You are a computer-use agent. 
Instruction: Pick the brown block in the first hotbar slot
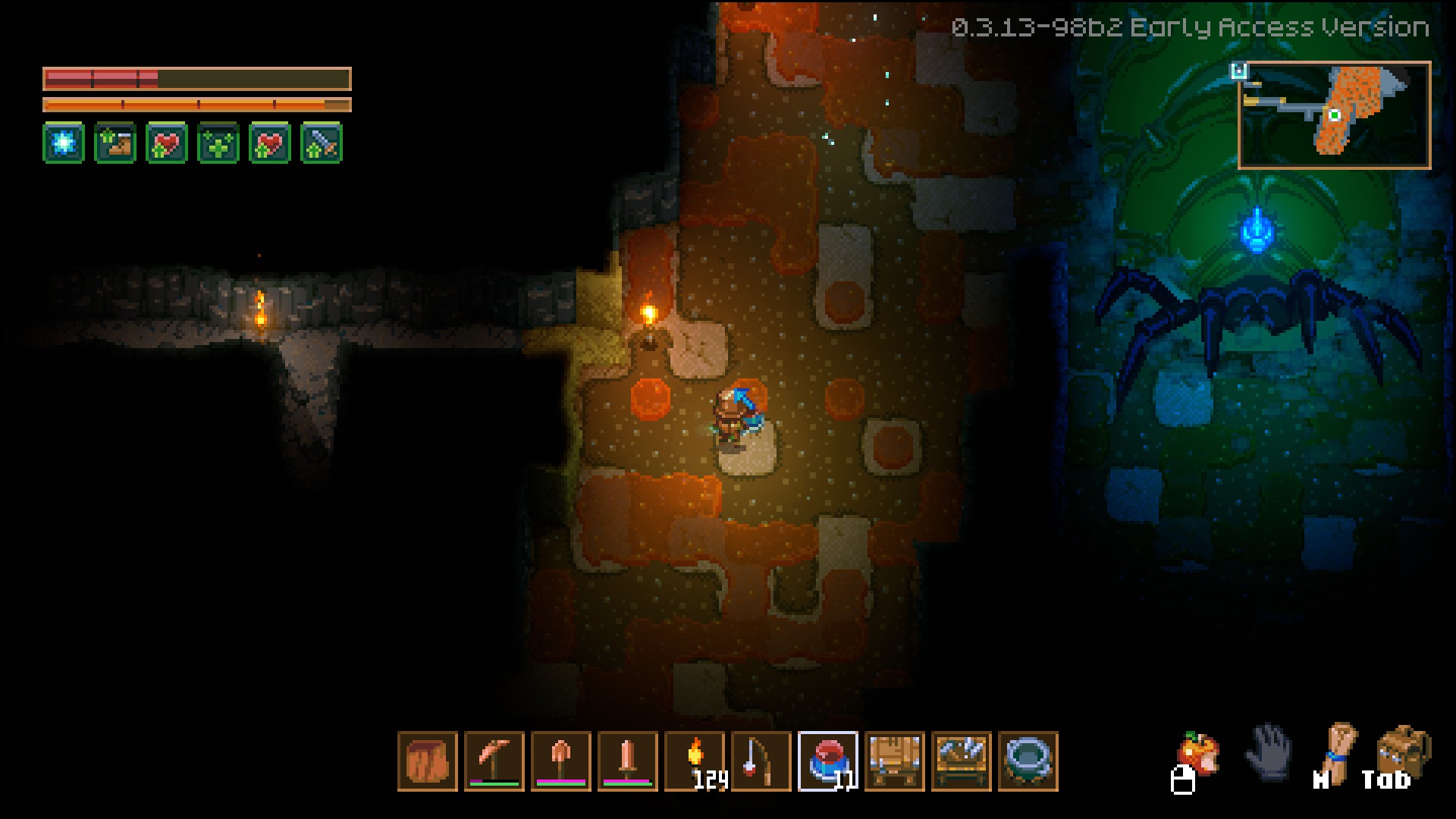click(x=427, y=761)
